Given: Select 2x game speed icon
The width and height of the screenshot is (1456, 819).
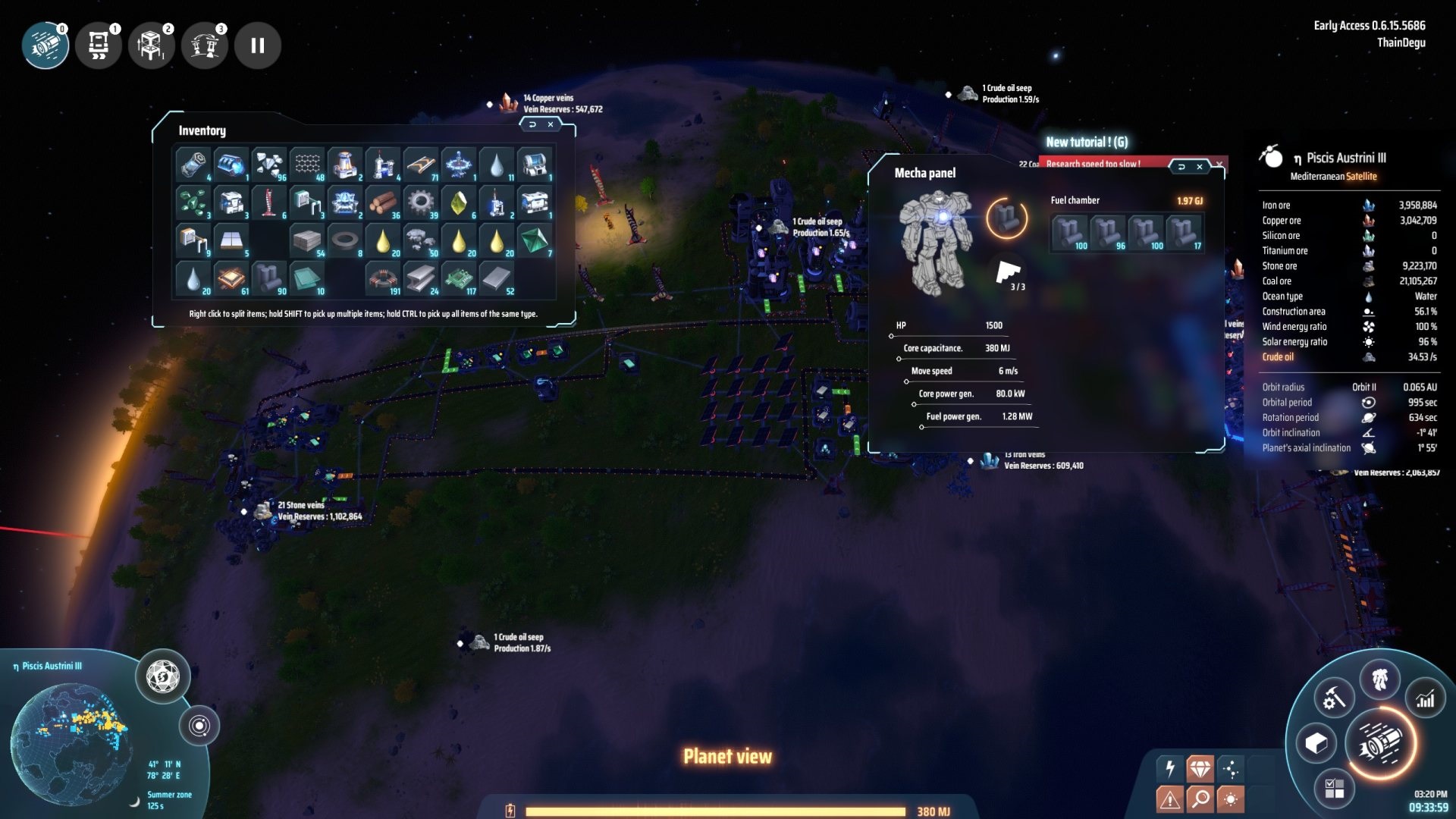Looking at the screenshot, I should coord(152,45).
